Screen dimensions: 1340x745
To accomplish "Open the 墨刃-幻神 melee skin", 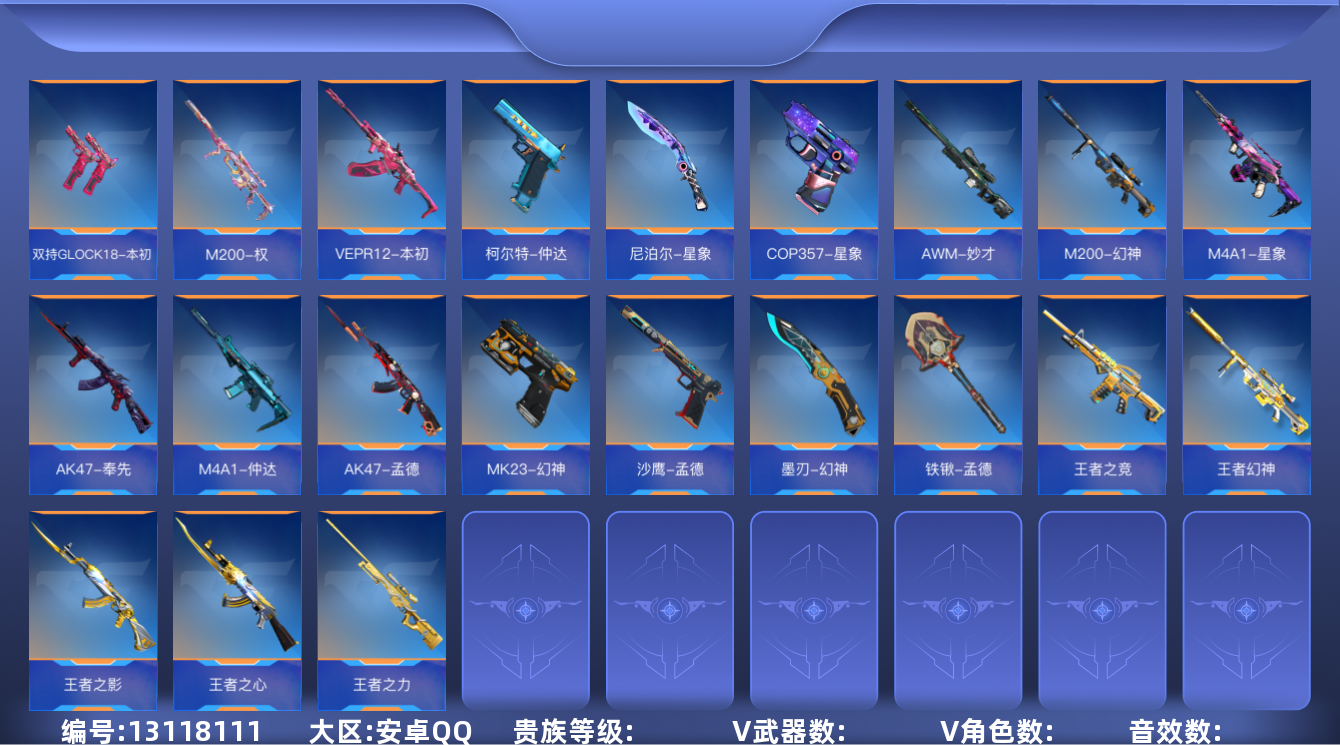I will tap(814, 395).
